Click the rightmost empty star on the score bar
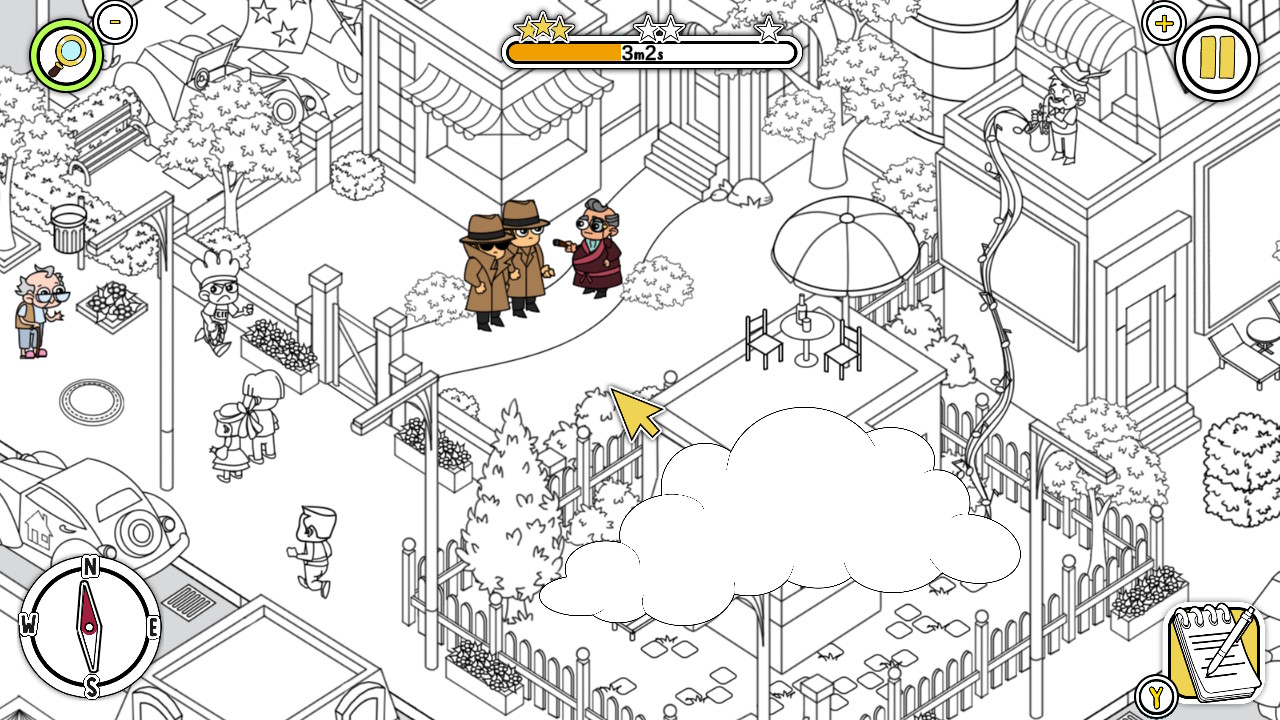This screenshot has height=720, width=1280. tap(768, 31)
